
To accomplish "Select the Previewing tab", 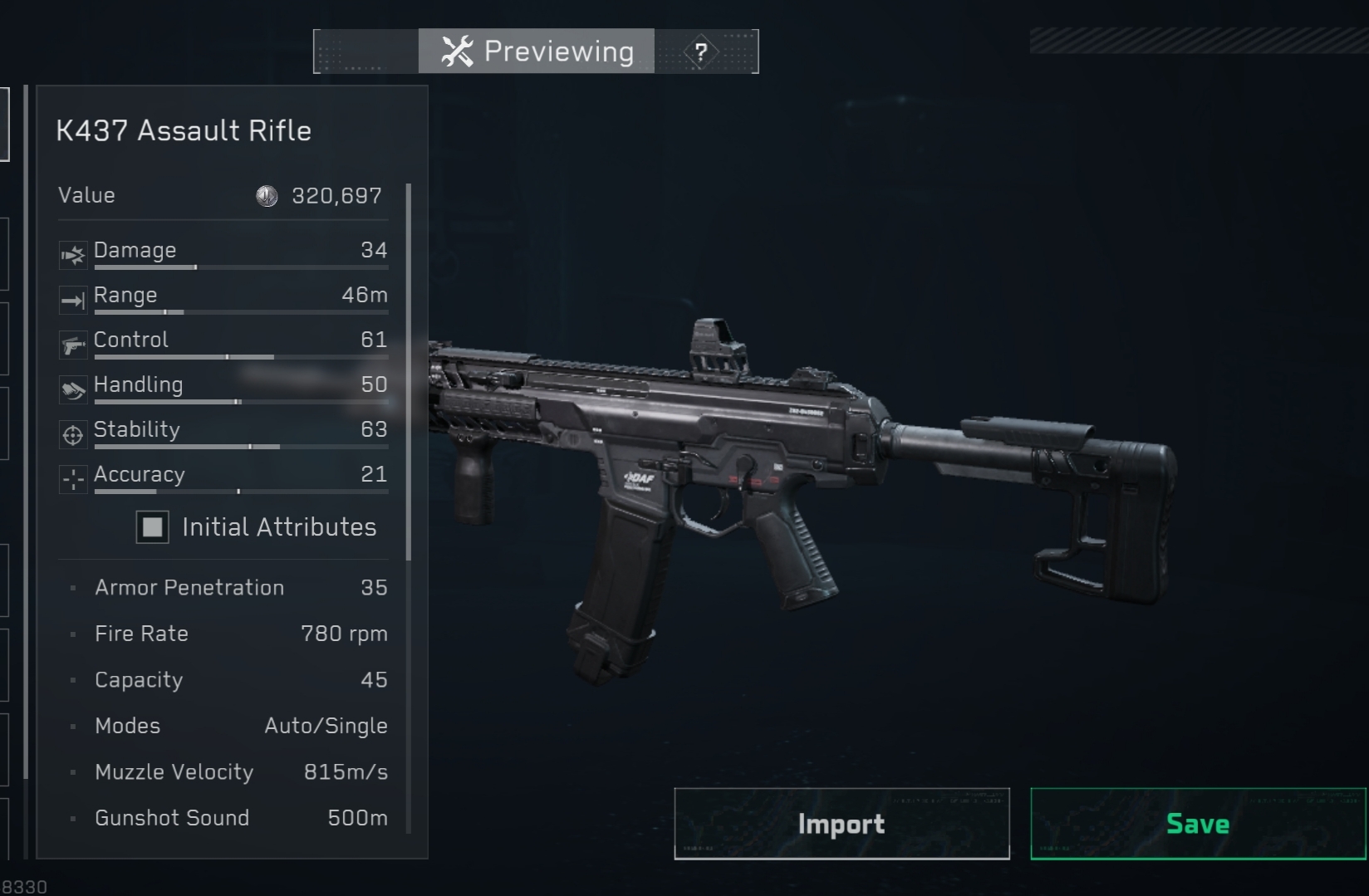I will pos(537,51).
